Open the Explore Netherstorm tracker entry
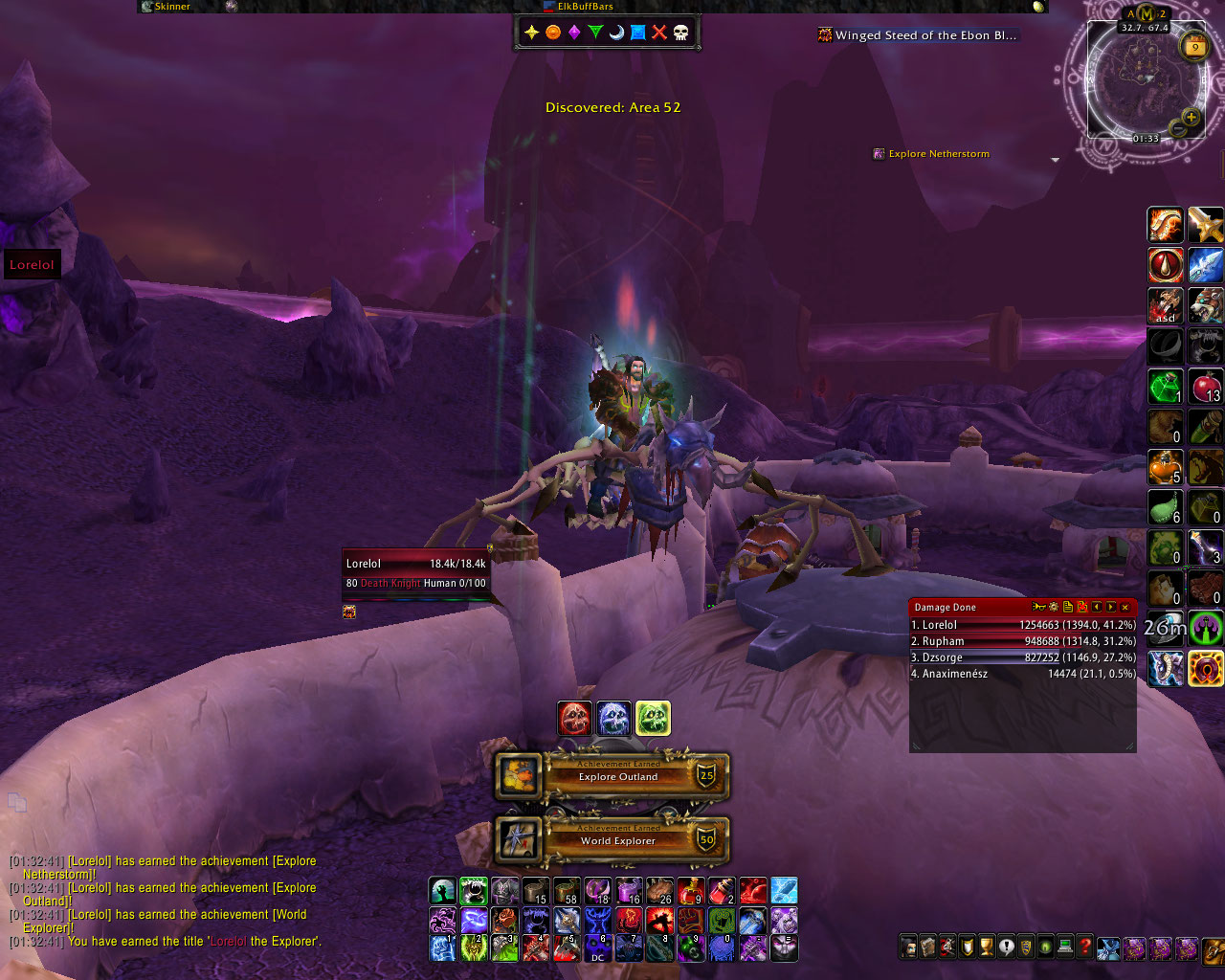 (x=938, y=154)
